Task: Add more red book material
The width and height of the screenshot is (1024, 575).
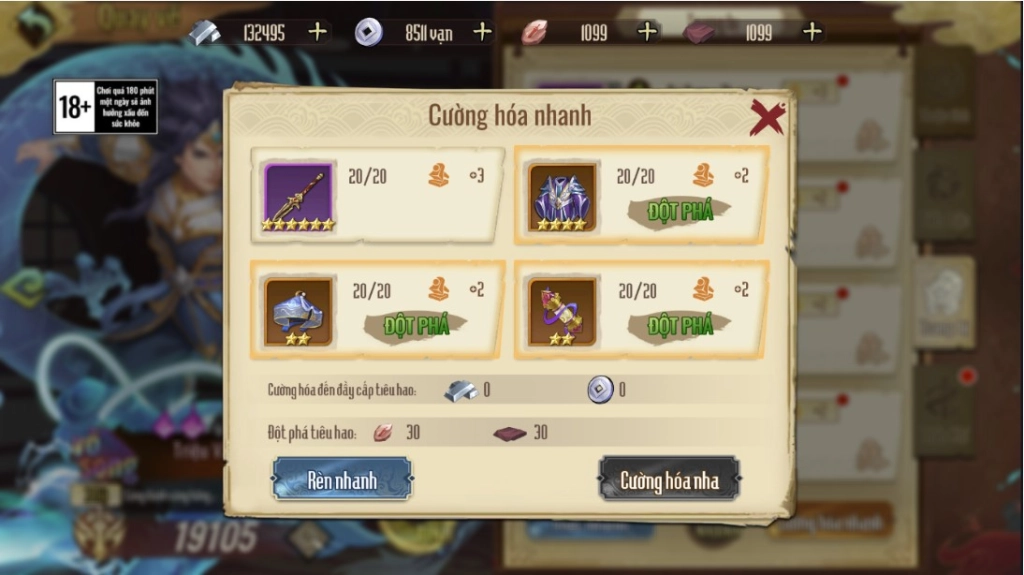Action: click(812, 32)
